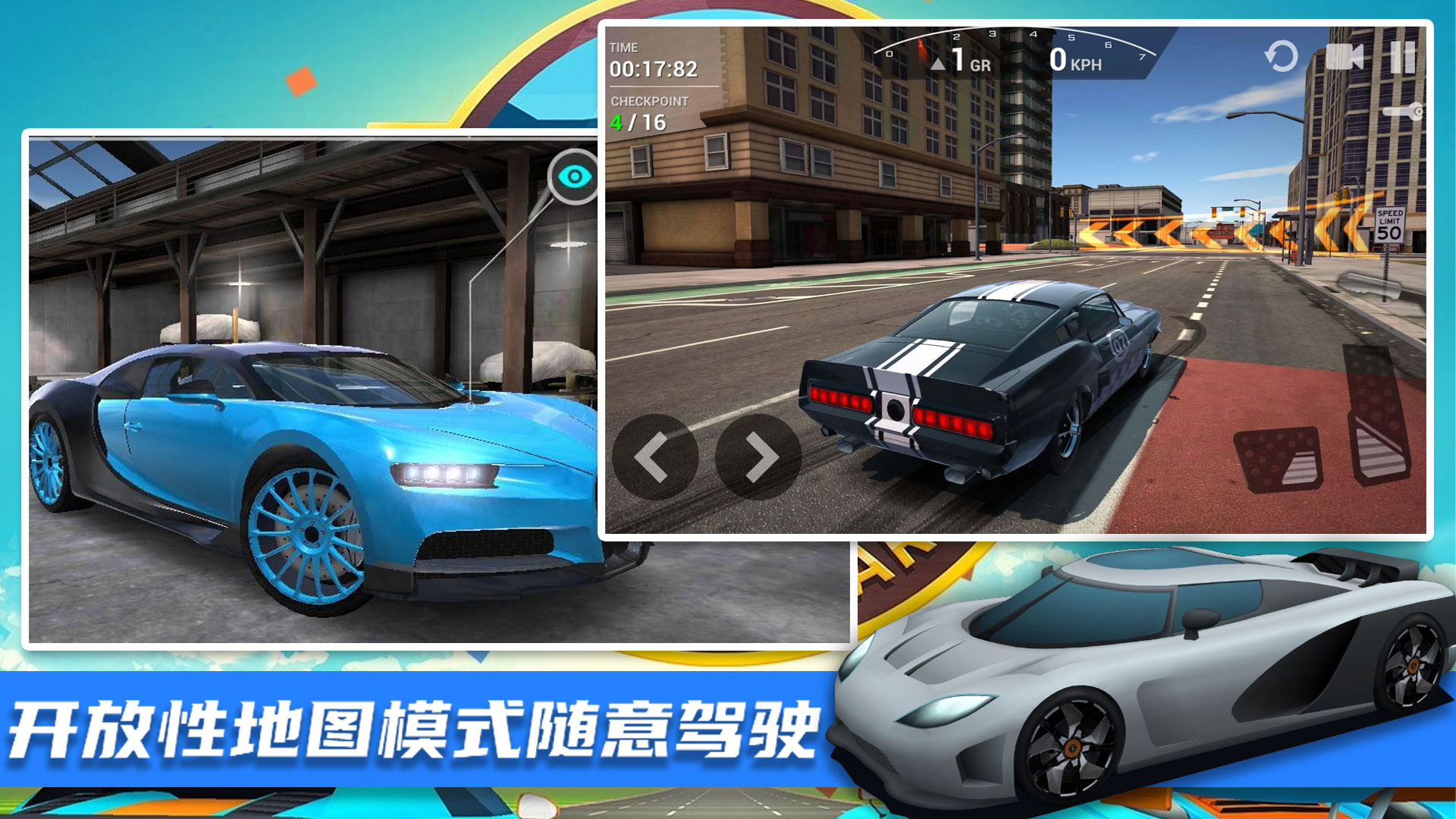Click the restart race icon
This screenshot has width=1456, height=819.
[1283, 55]
